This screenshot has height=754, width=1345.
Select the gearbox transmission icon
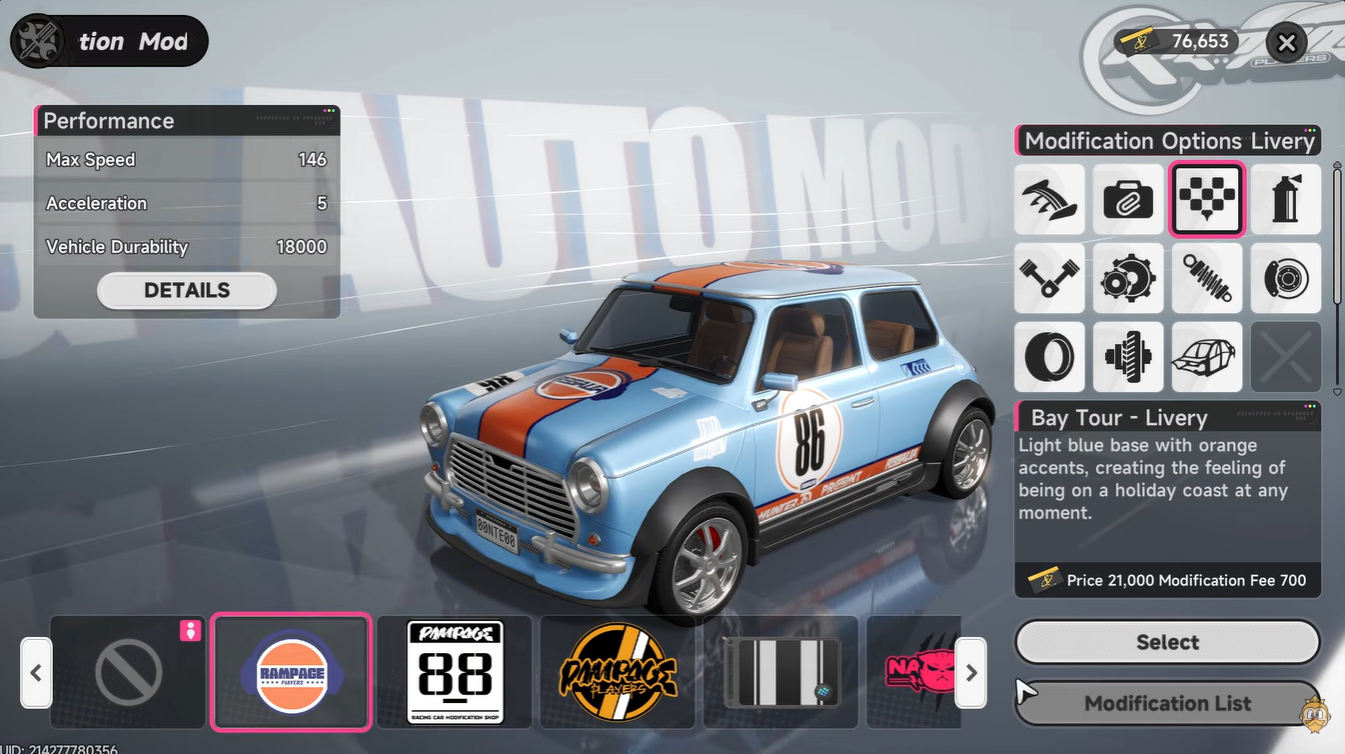1128,278
